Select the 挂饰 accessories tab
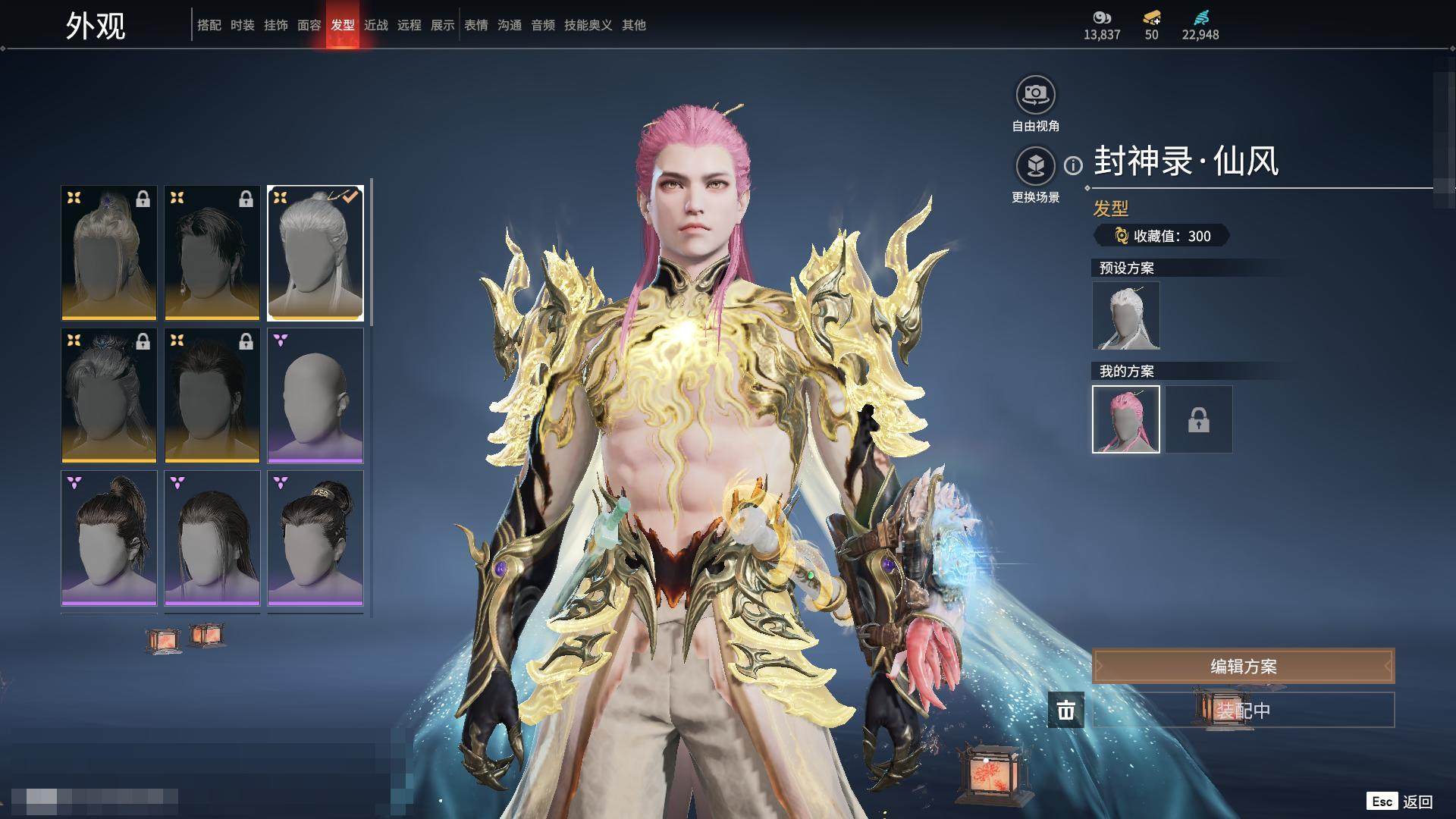The height and width of the screenshot is (819, 1456). 275,25
